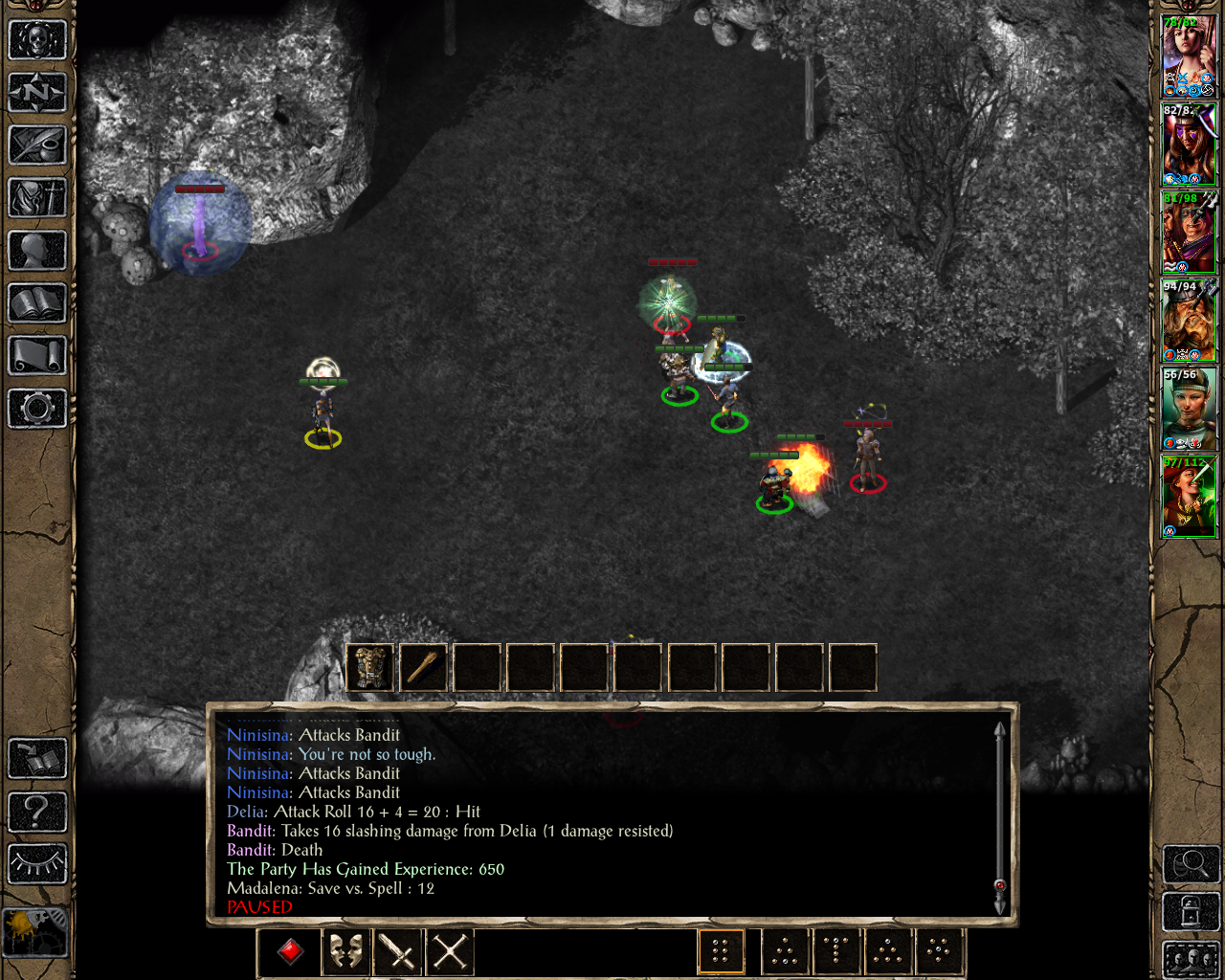Open the priest scroll button
The height and width of the screenshot is (980, 1225).
pyautogui.click(x=37, y=357)
